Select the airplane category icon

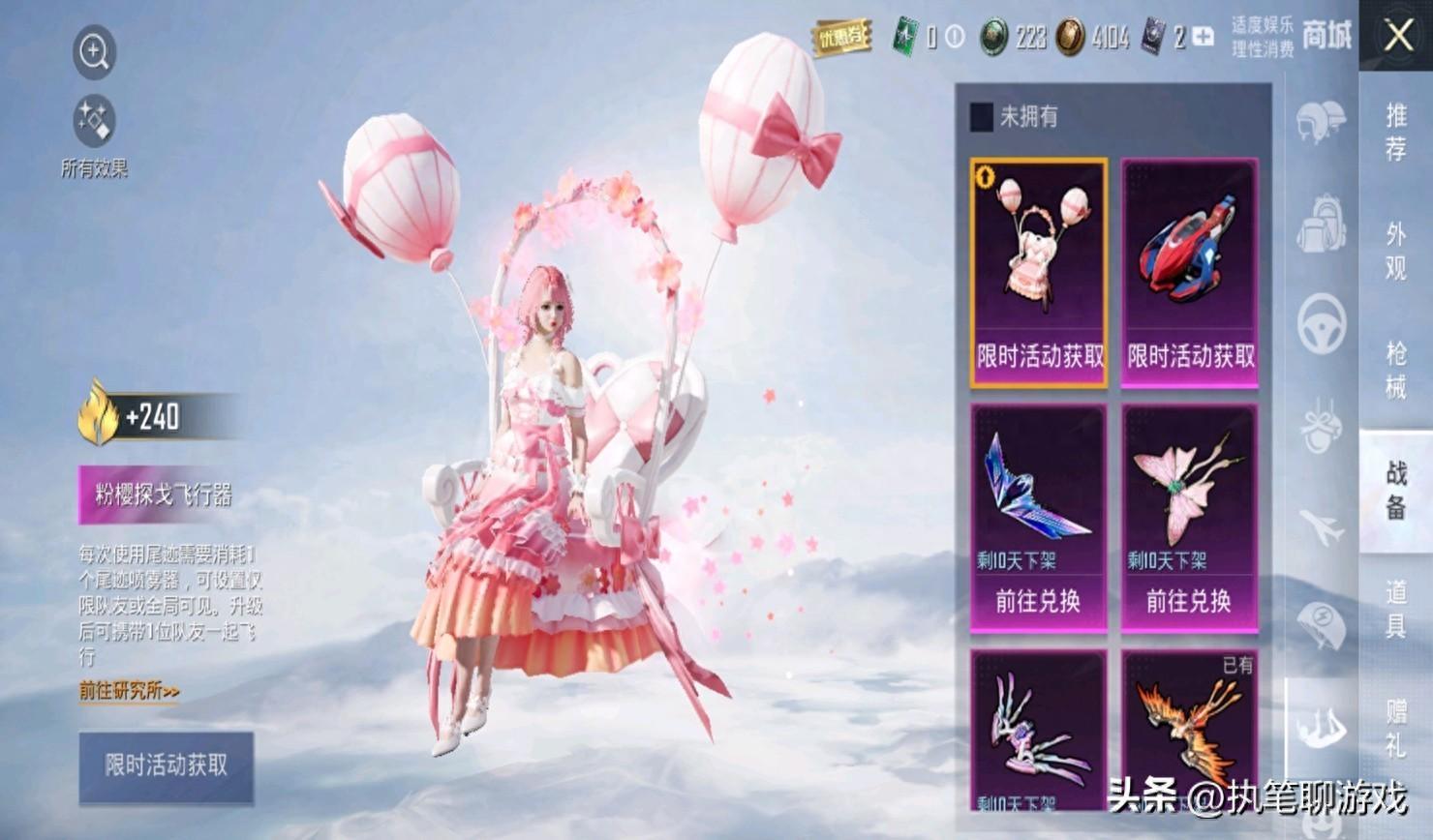point(1321,527)
